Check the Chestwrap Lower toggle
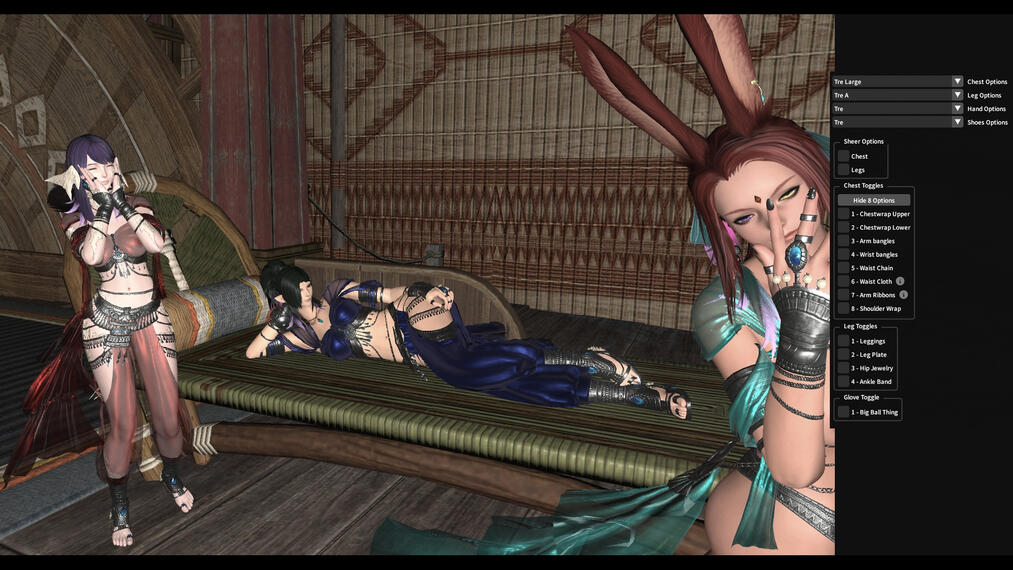Screen dimensions: 1013x570 pos(844,228)
